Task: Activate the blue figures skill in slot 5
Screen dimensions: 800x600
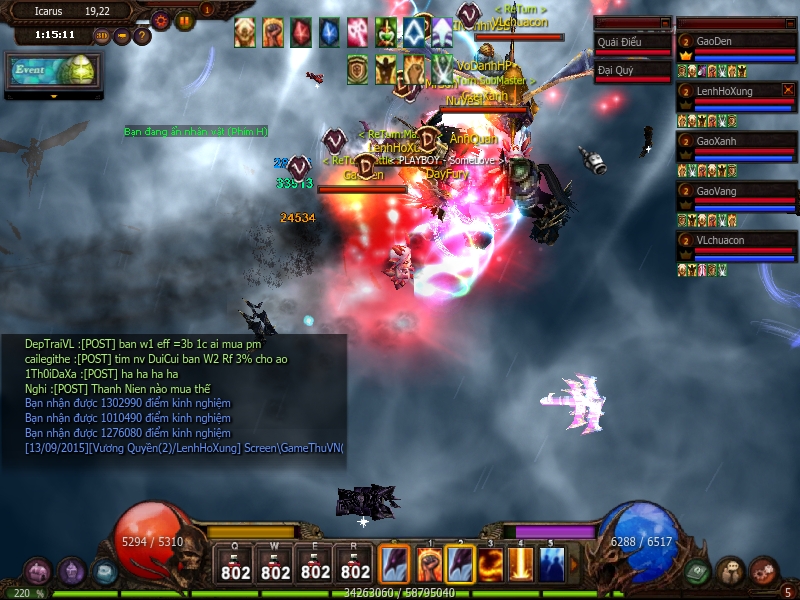Action: coord(551,565)
